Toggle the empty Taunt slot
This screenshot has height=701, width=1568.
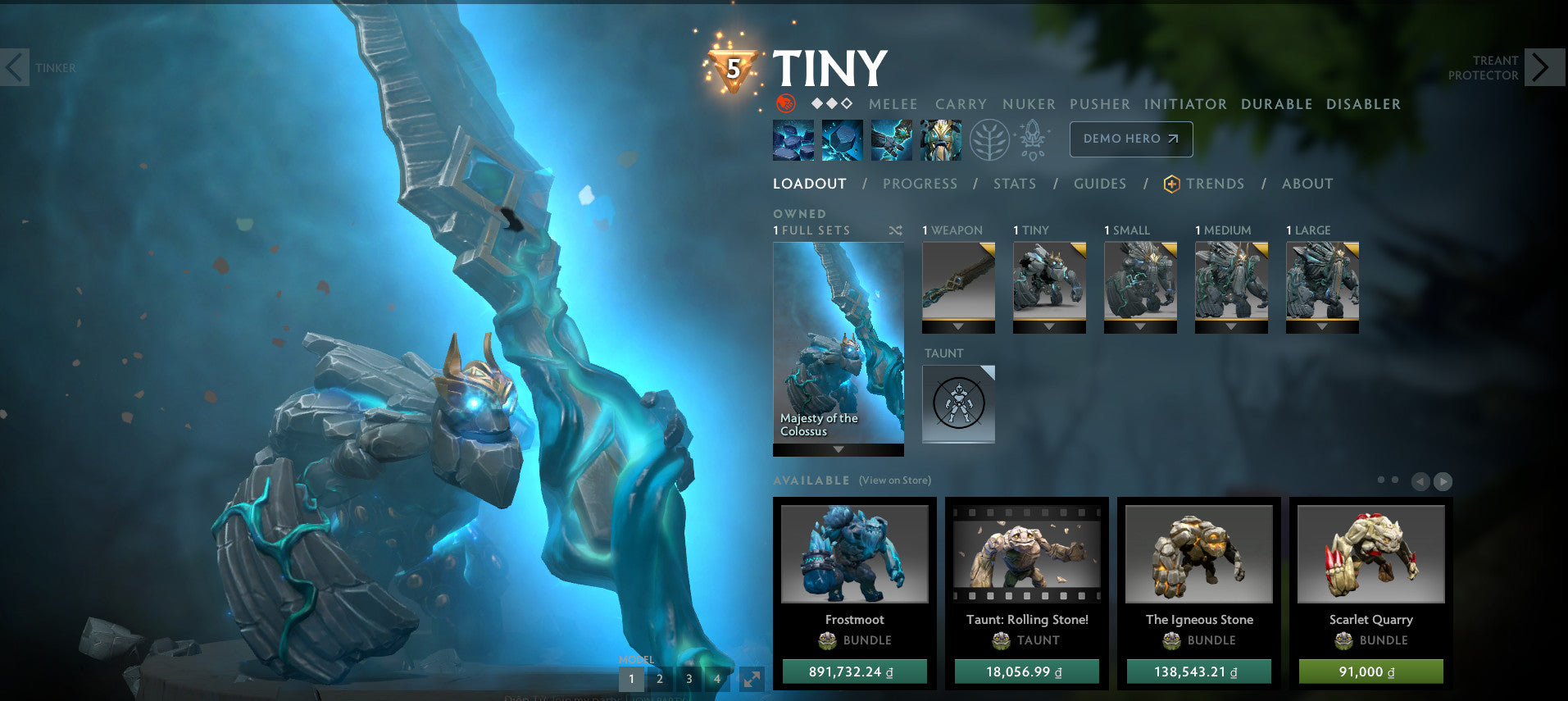[x=957, y=403]
